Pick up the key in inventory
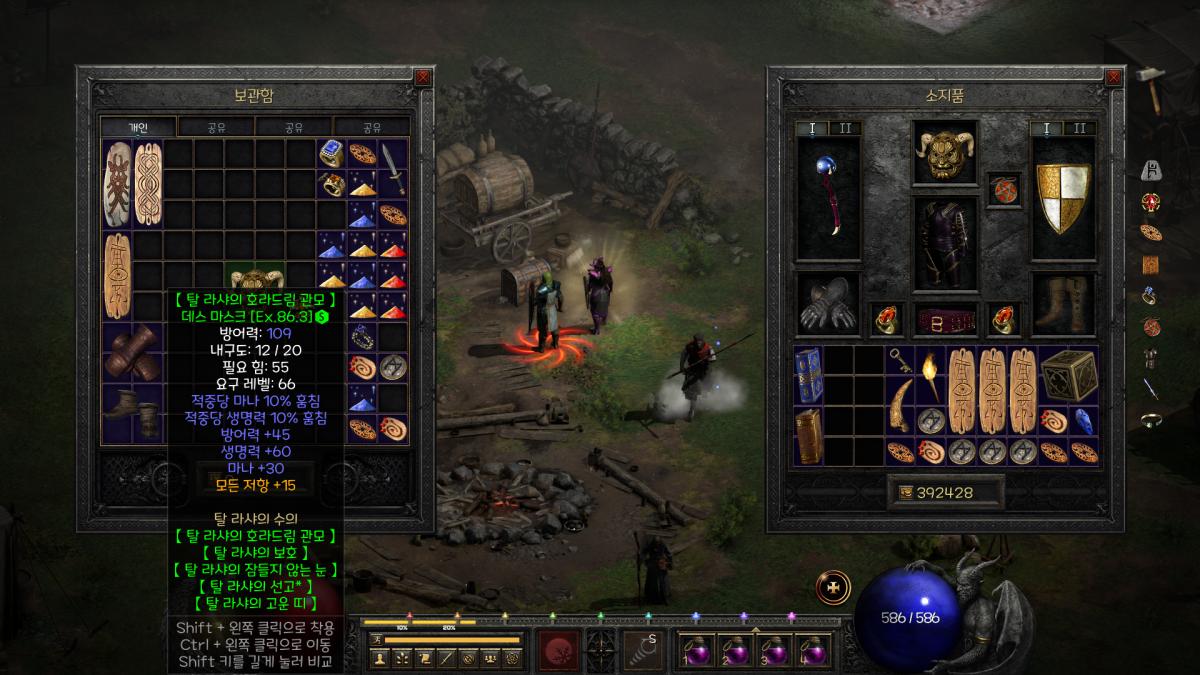 click(901, 362)
